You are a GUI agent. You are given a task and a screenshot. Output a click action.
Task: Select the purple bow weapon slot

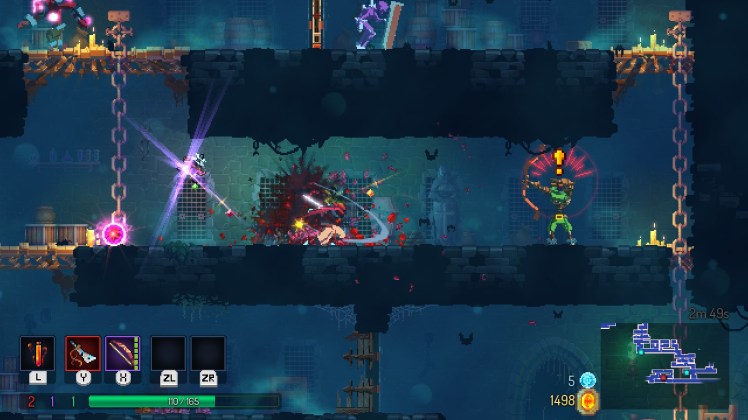coord(122,354)
